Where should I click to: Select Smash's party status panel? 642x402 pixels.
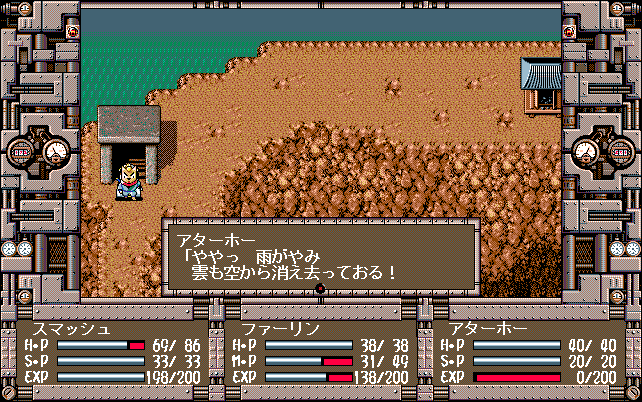point(110,353)
